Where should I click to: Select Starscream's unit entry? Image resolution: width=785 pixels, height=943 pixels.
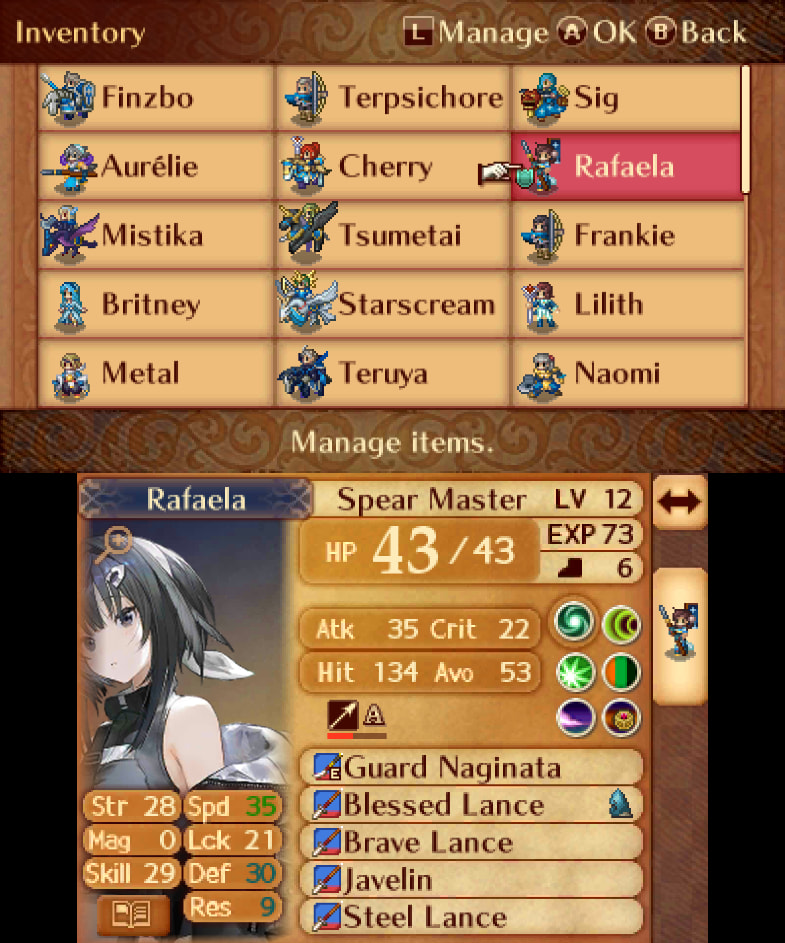[392, 305]
